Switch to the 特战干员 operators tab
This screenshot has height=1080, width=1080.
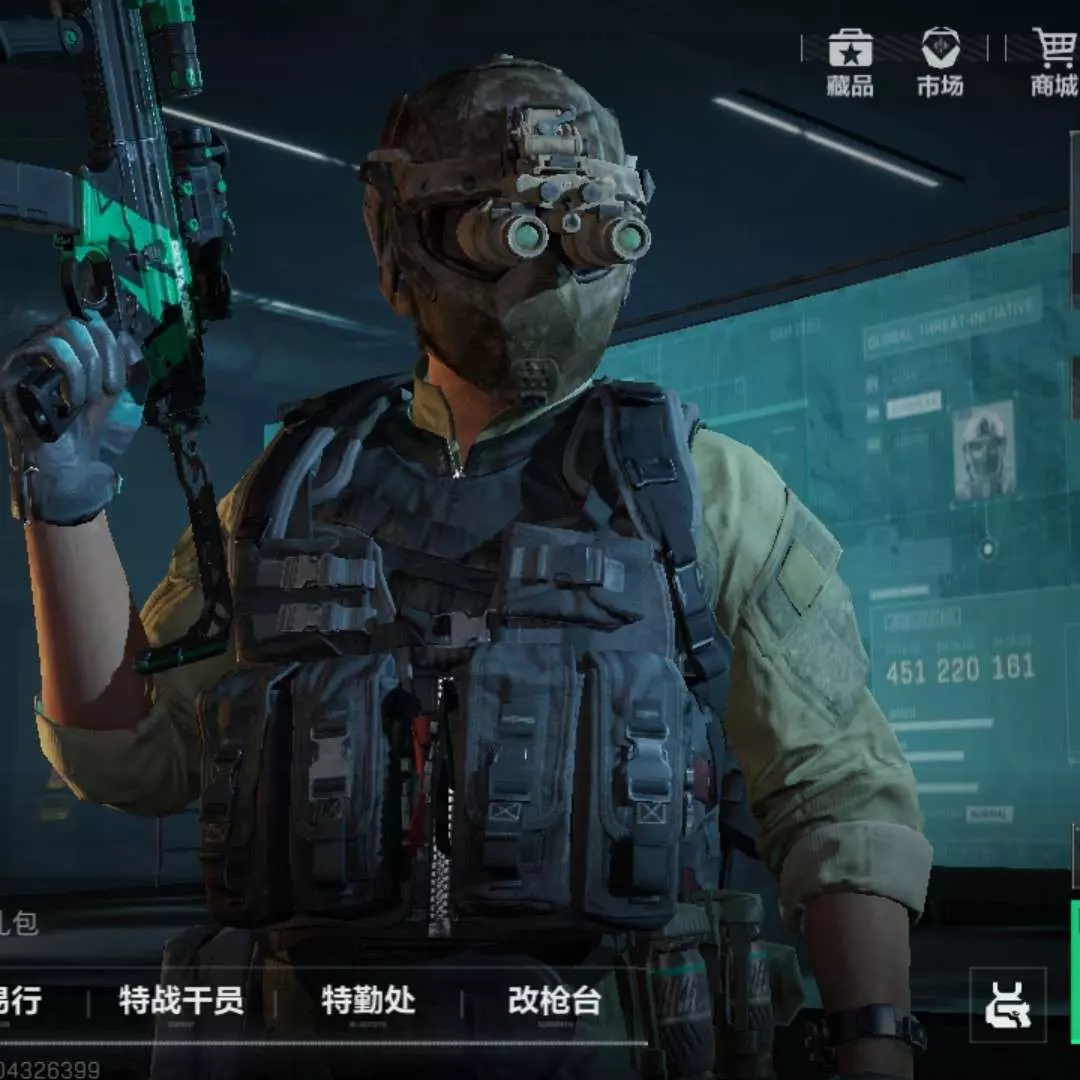click(x=181, y=1000)
